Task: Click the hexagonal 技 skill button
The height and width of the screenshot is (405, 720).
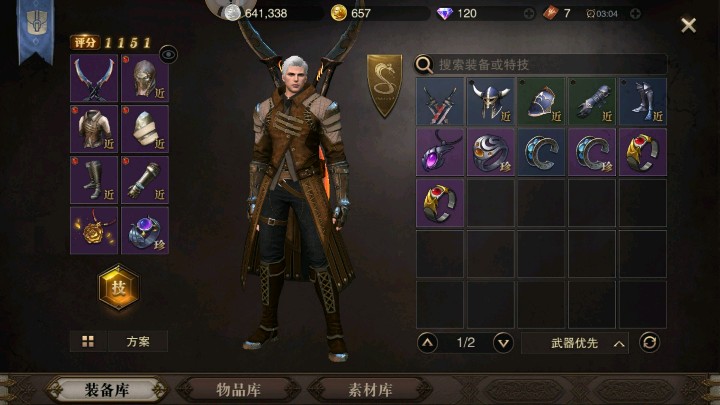Action: tap(119, 288)
